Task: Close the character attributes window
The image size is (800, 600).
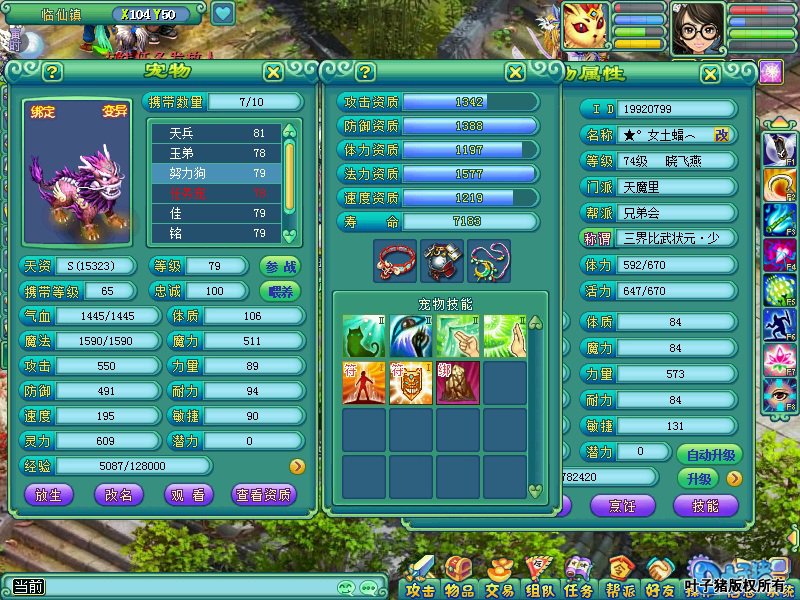Action: (x=709, y=74)
